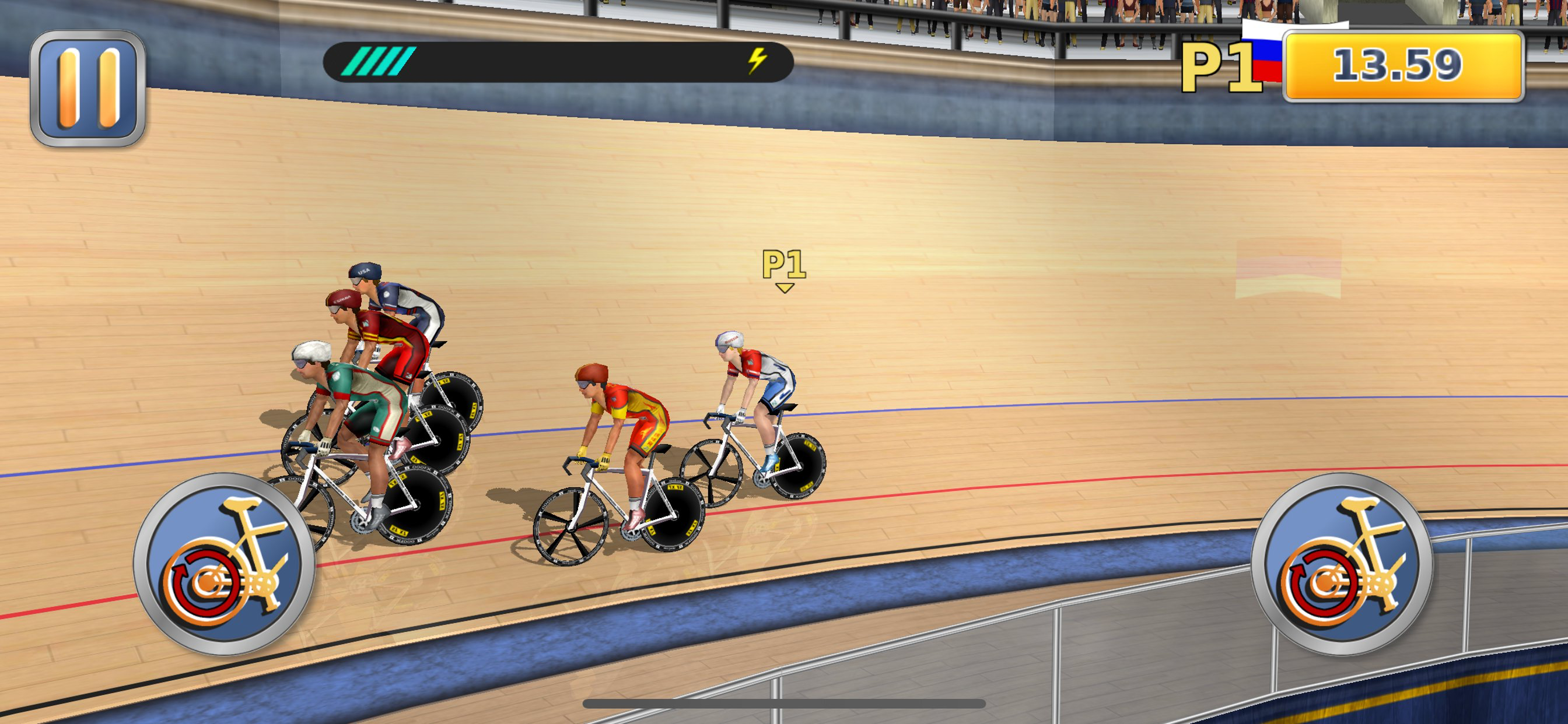The image size is (1568, 724).
Task: Tap the left pedal button
Action: [x=224, y=564]
